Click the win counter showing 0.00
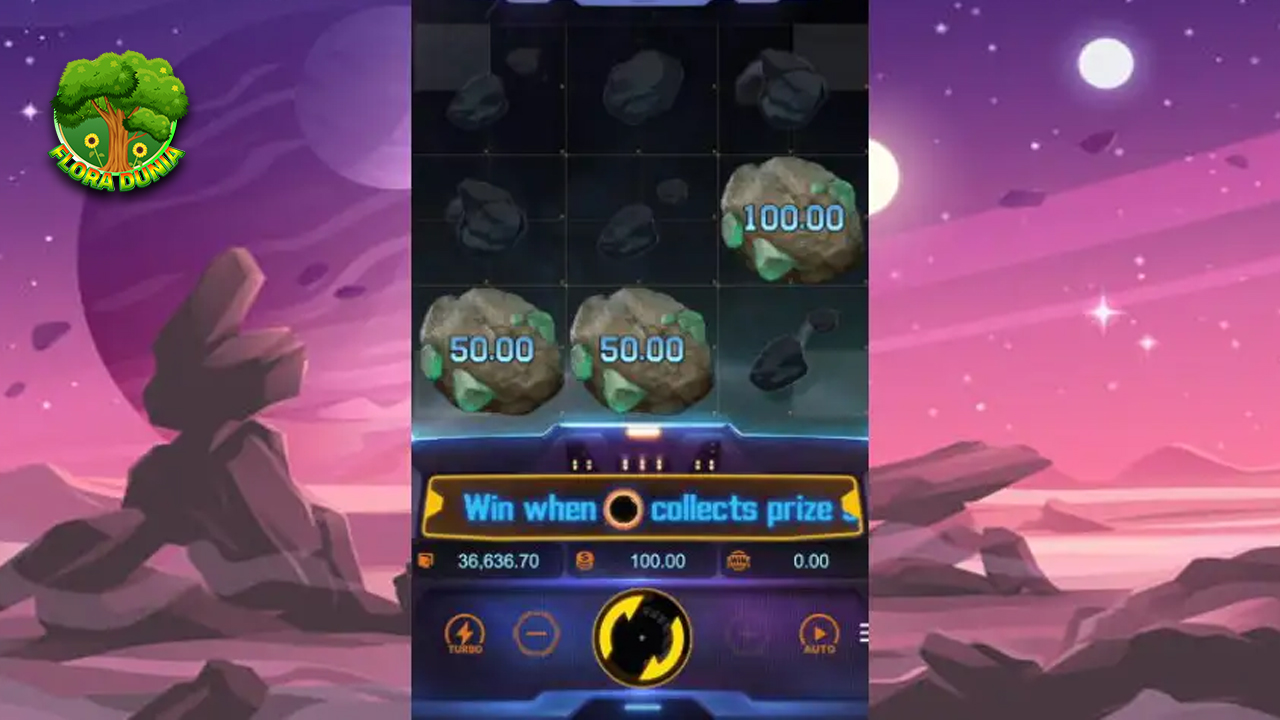The width and height of the screenshot is (1280, 720). (812, 561)
